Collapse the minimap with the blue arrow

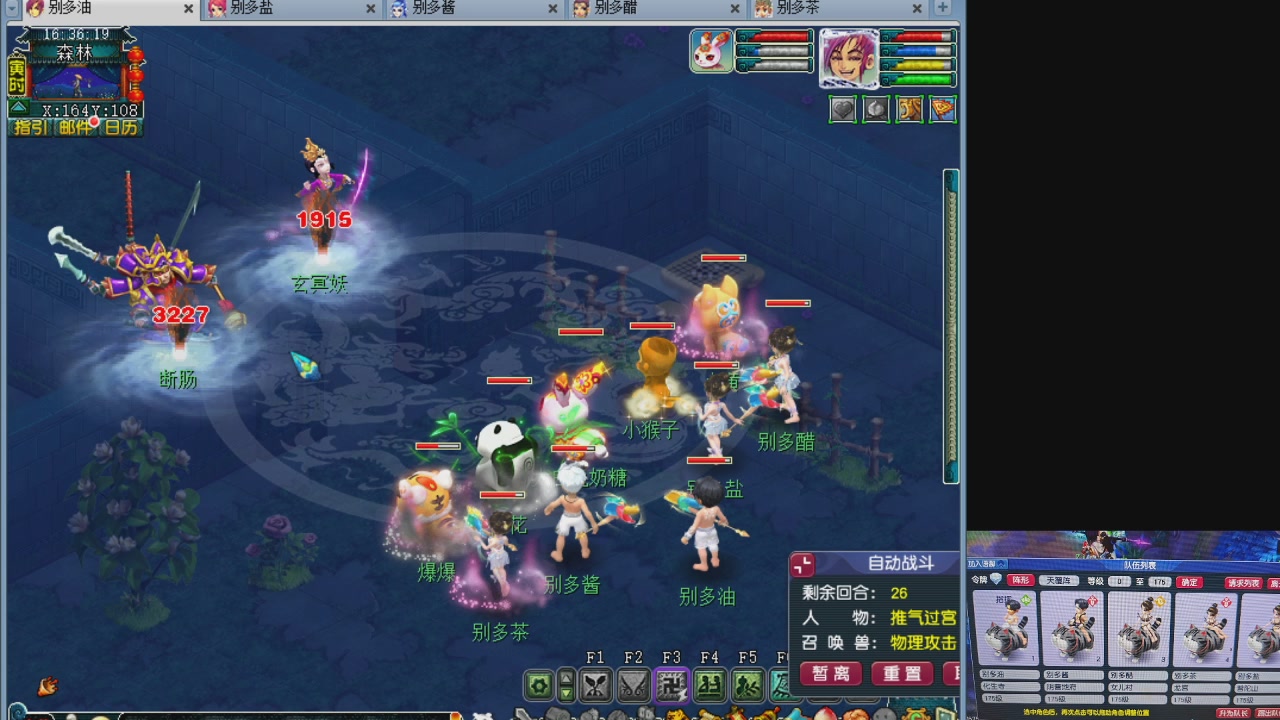pos(18,107)
